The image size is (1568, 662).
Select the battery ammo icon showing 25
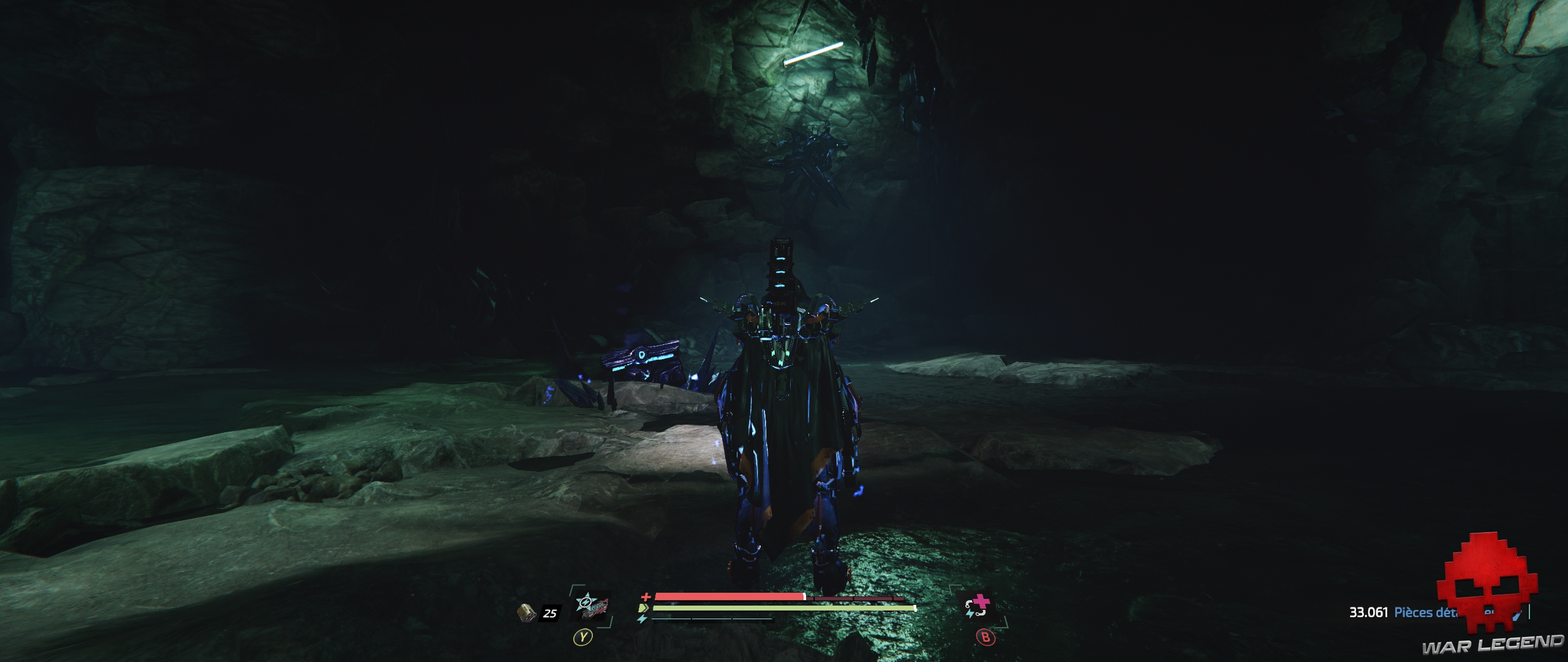(527, 614)
